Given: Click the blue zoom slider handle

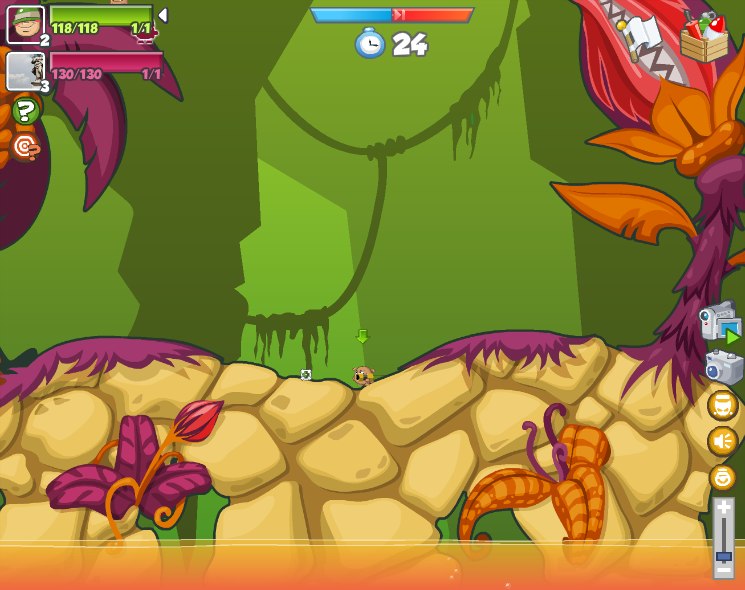Looking at the screenshot, I should (x=723, y=554).
